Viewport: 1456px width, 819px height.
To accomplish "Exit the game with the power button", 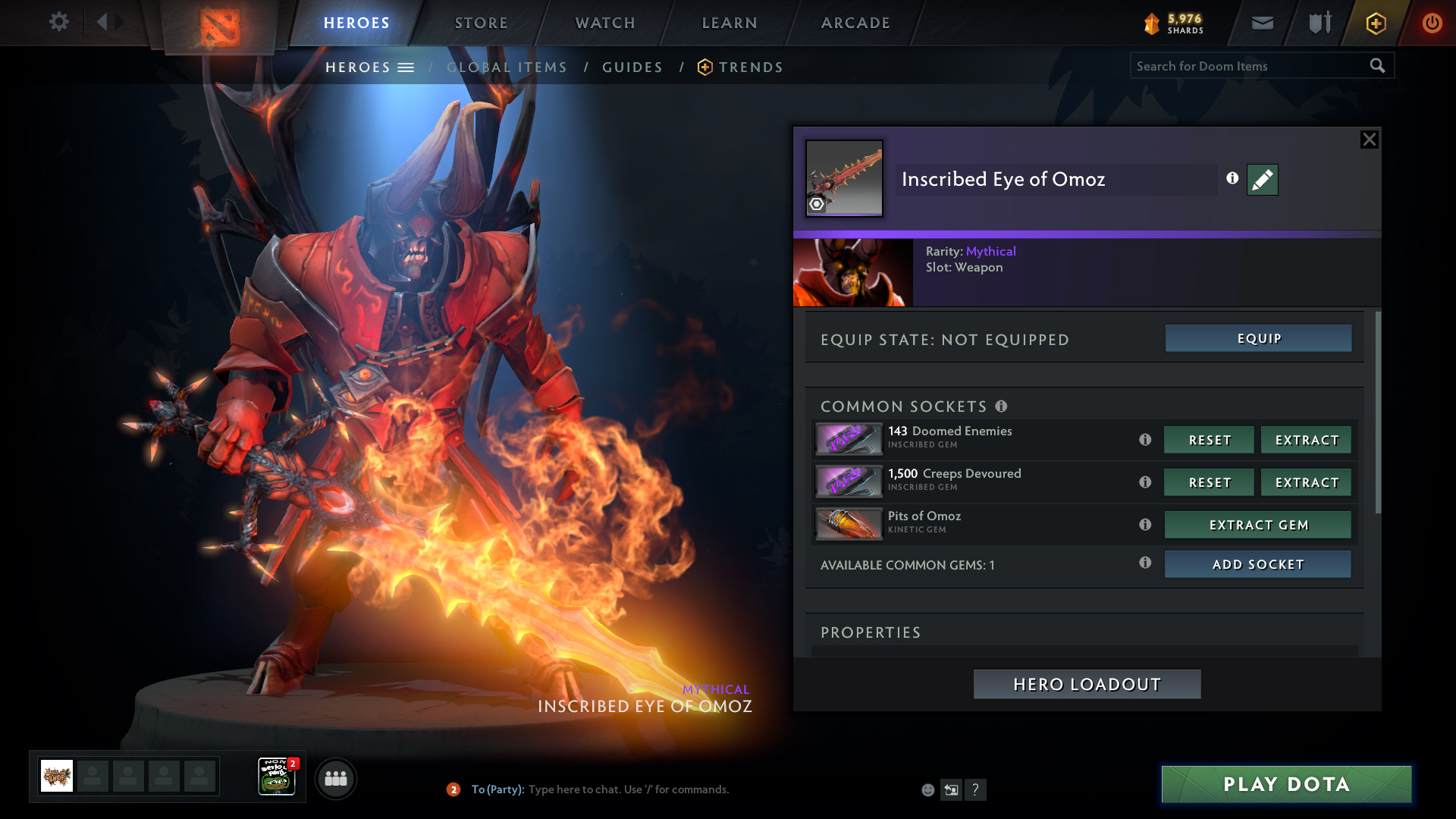I will click(x=1432, y=23).
